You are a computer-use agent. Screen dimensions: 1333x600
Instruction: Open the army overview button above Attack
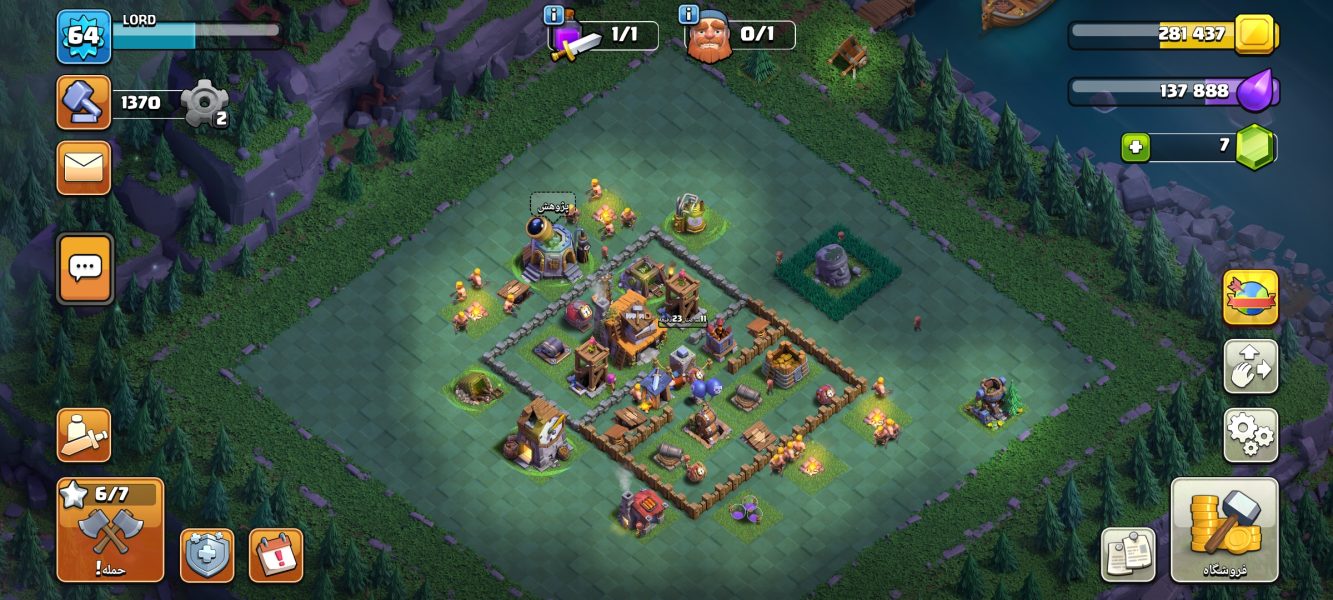click(84, 435)
